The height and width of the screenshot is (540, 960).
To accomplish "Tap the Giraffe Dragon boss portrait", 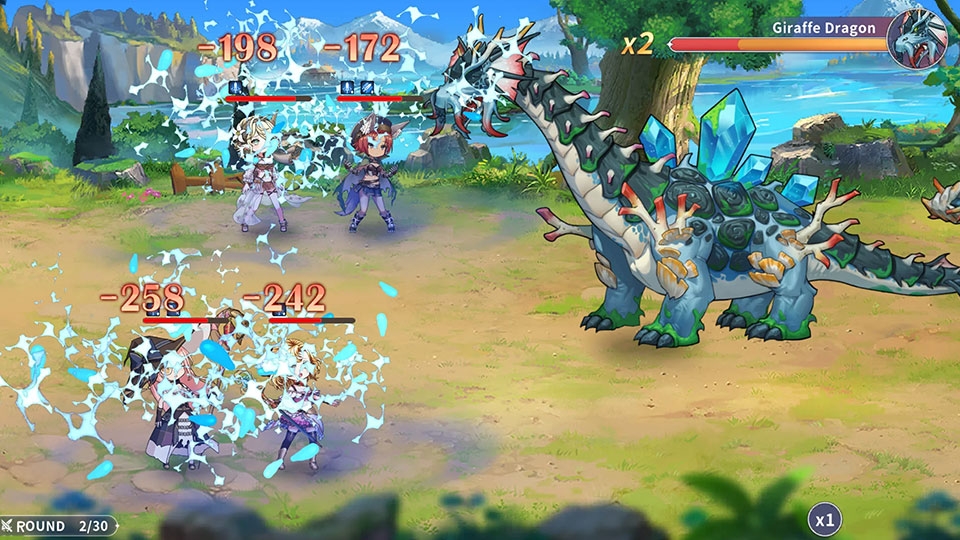I will tap(917, 39).
